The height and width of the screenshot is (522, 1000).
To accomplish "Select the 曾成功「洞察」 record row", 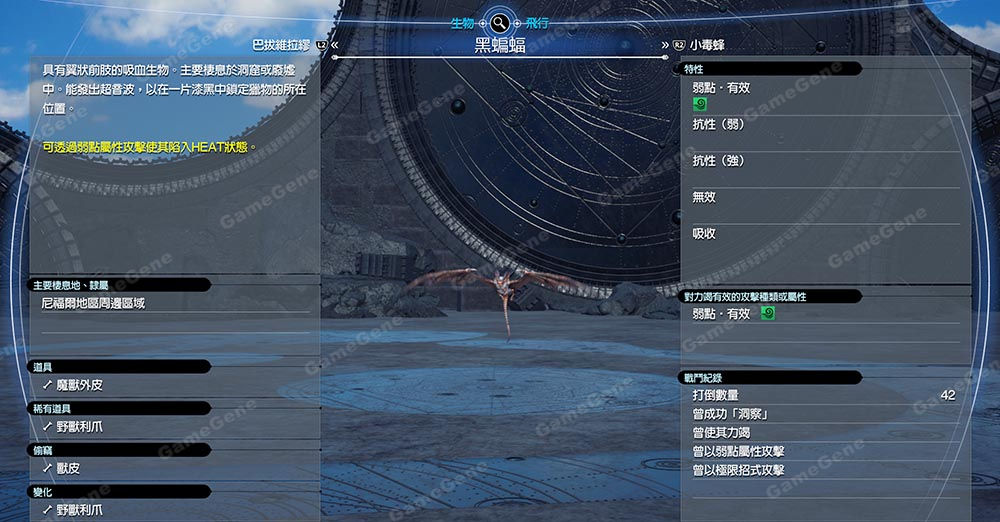I will click(730, 414).
